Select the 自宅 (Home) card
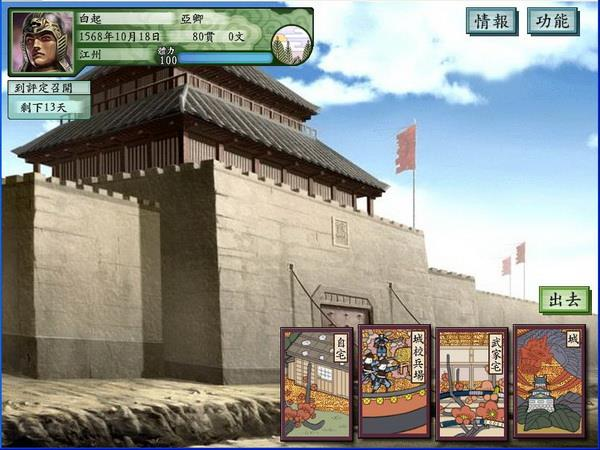The width and height of the screenshot is (600, 450). tap(316, 383)
